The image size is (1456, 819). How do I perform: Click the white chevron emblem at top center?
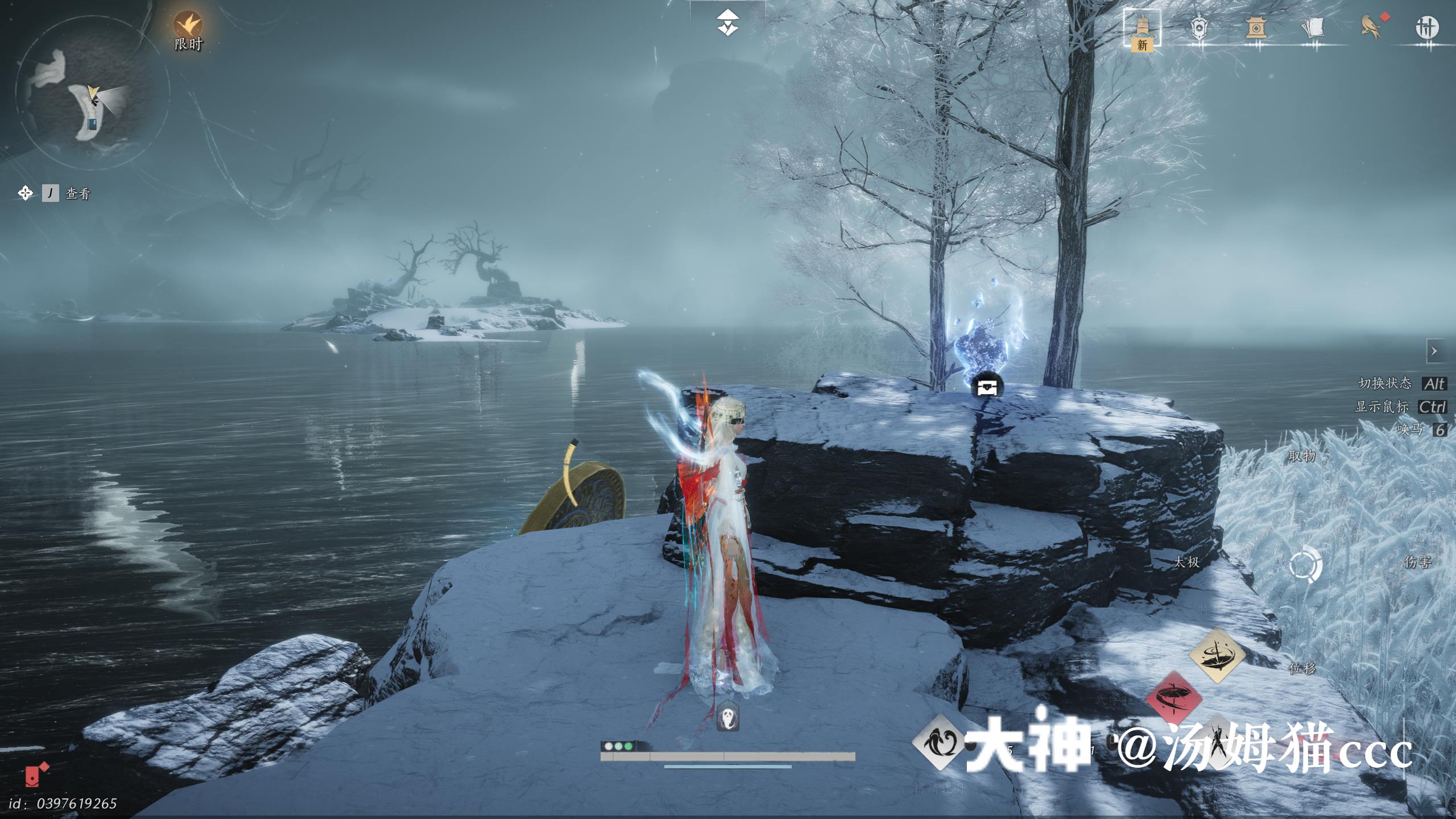coord(727,23)
